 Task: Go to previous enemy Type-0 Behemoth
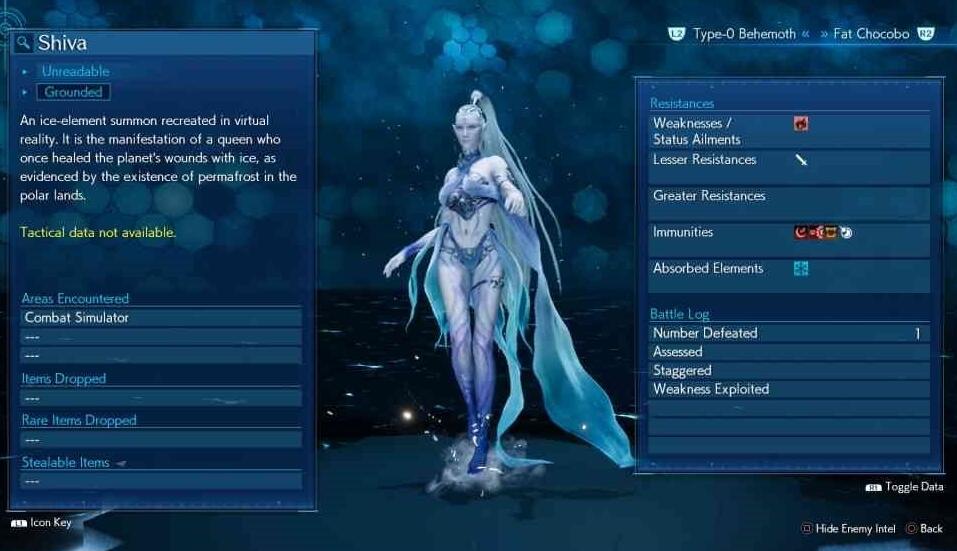pos(743,34)
